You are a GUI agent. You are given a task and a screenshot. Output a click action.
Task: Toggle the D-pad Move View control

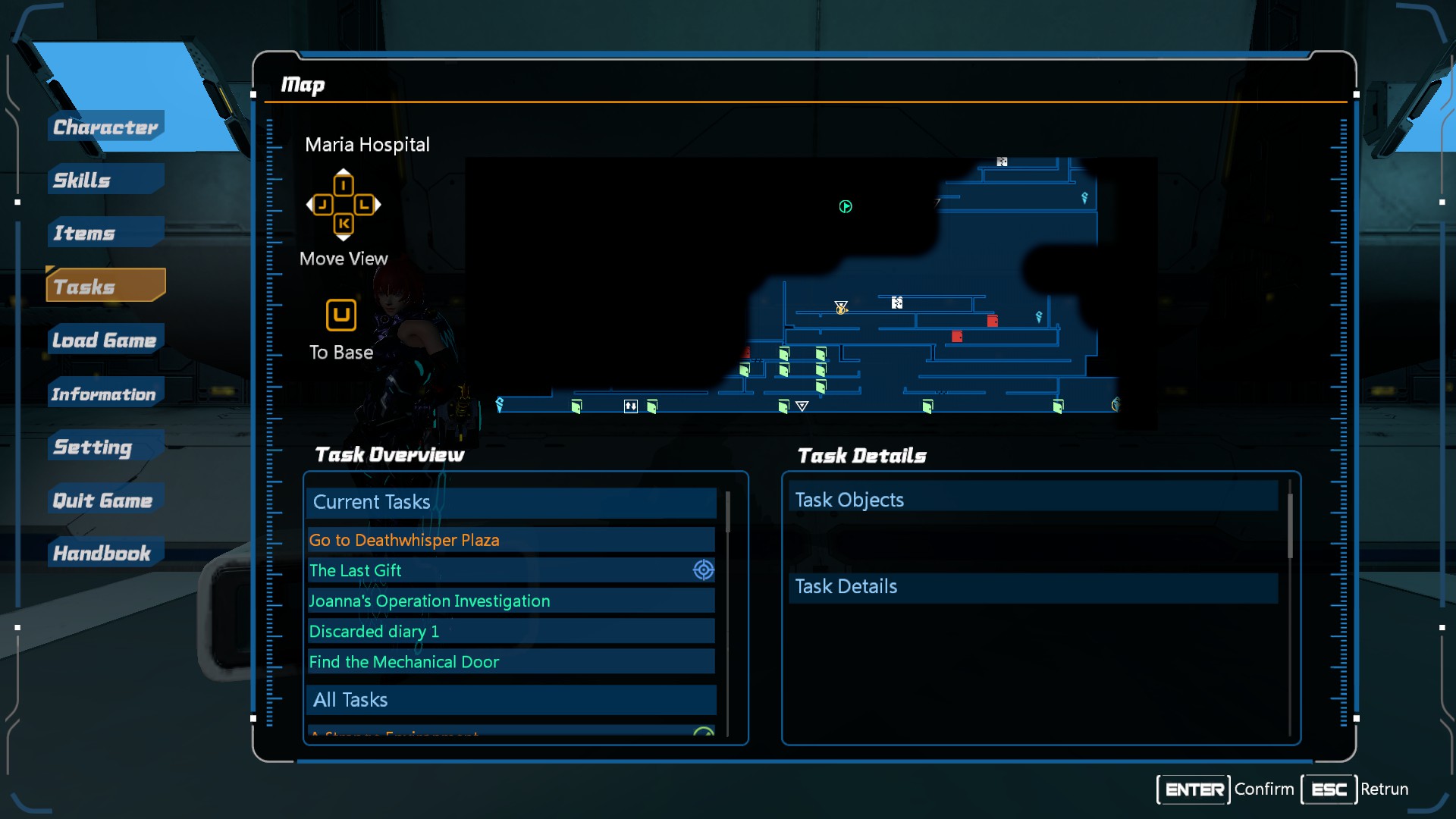click(343, 205)
